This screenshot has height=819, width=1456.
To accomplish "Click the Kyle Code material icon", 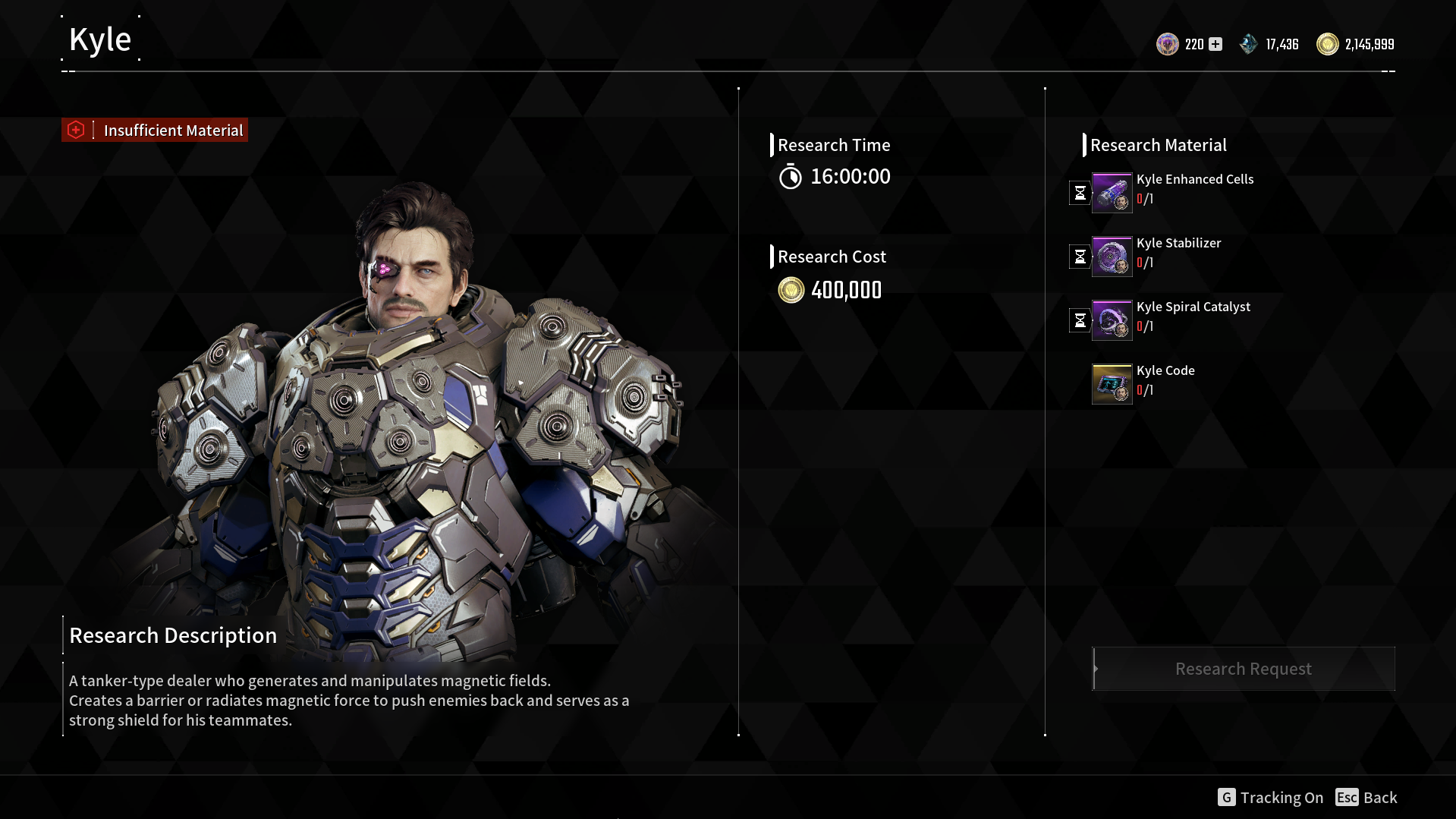I will click(1111, 383).
